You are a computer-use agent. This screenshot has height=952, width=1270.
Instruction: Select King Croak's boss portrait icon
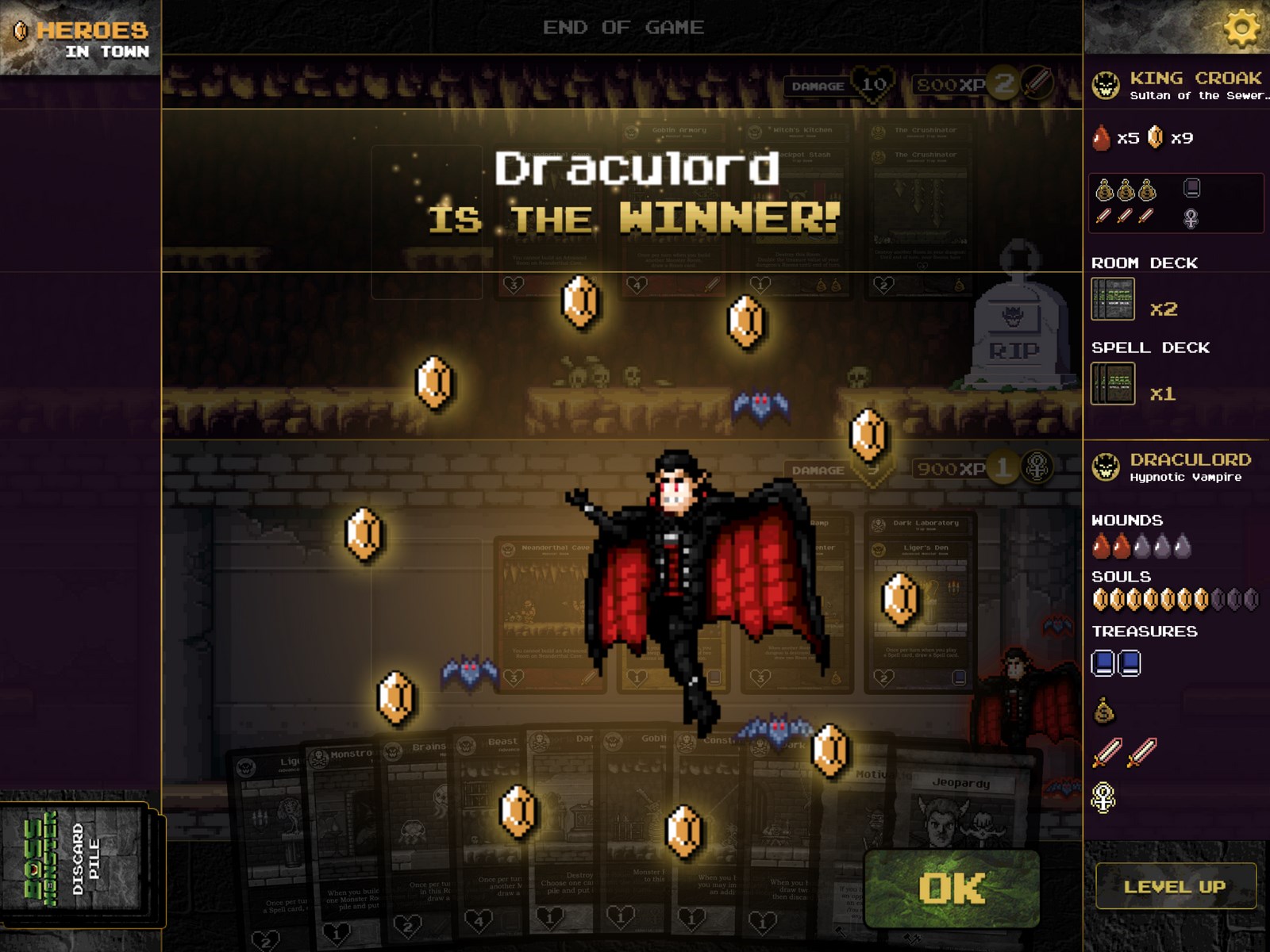click(1106, 85)
